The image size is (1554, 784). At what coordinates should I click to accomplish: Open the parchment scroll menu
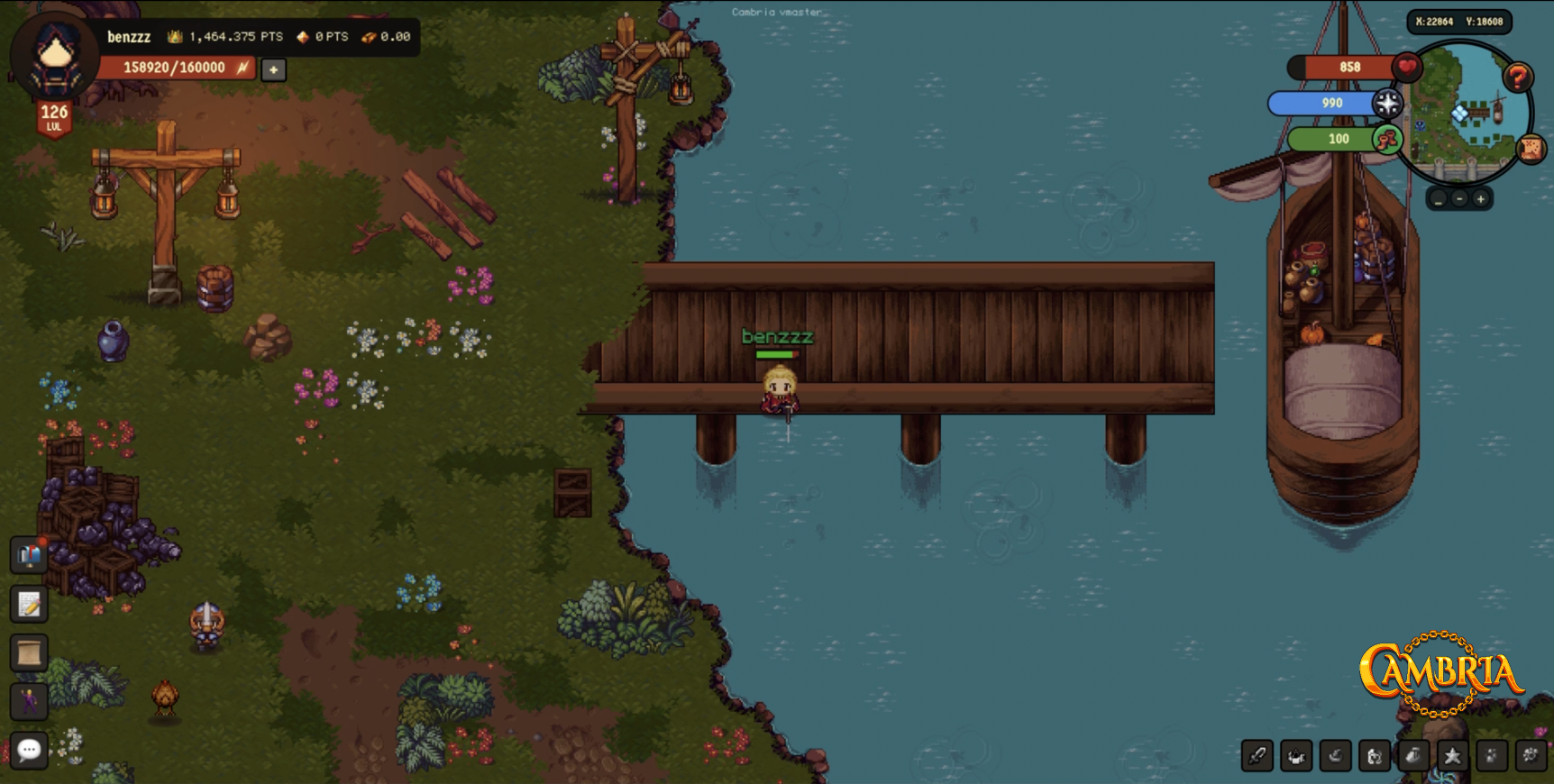(x=29, y=652)
